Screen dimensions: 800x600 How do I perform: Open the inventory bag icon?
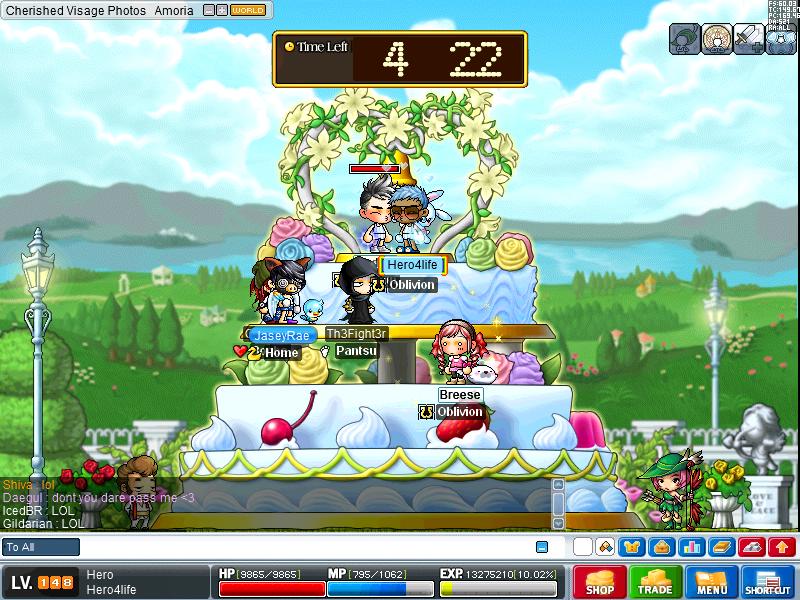click(661, 547)
